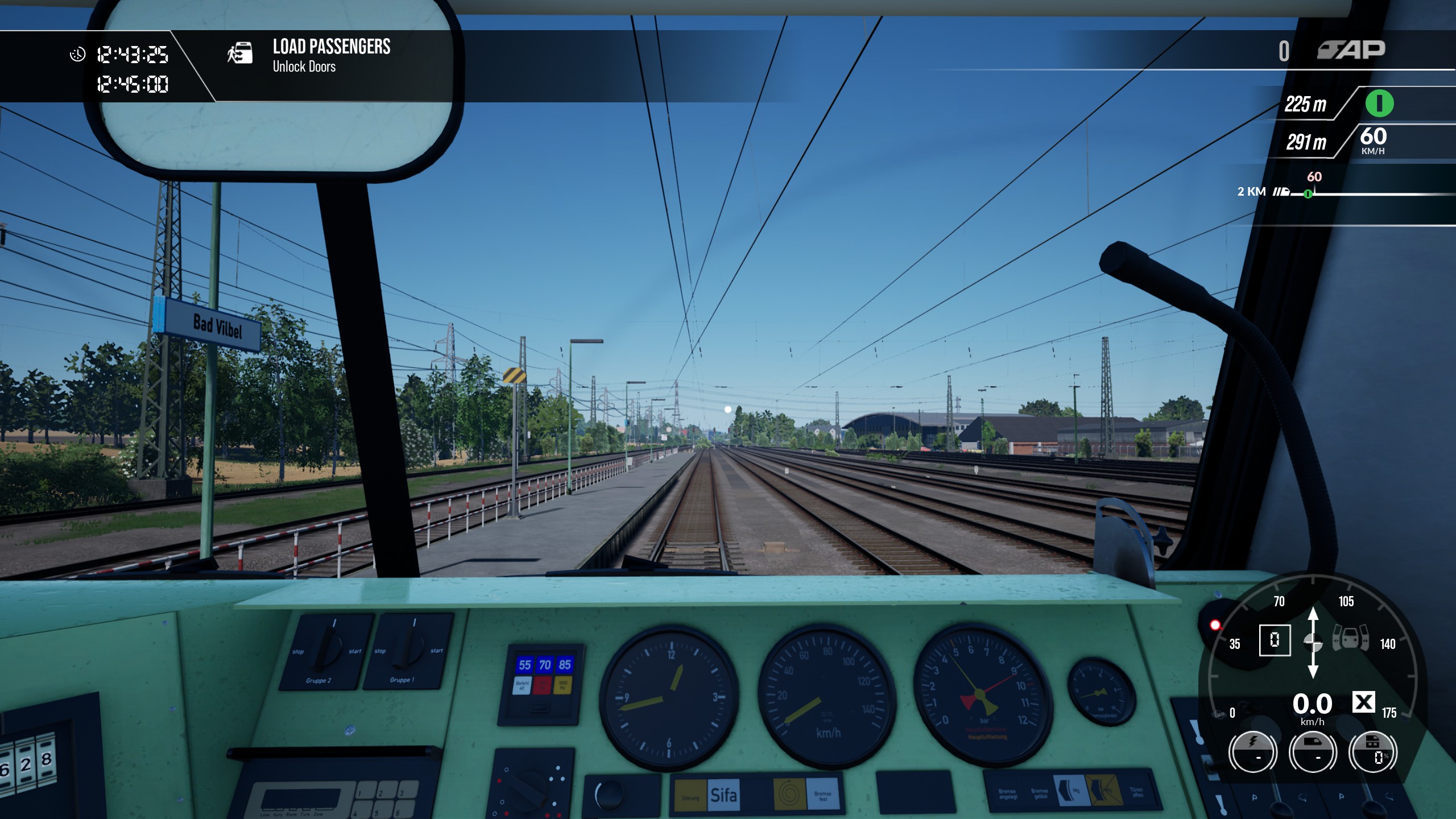Click the white X safety system icon
1456x819 pixels.
1363,702
